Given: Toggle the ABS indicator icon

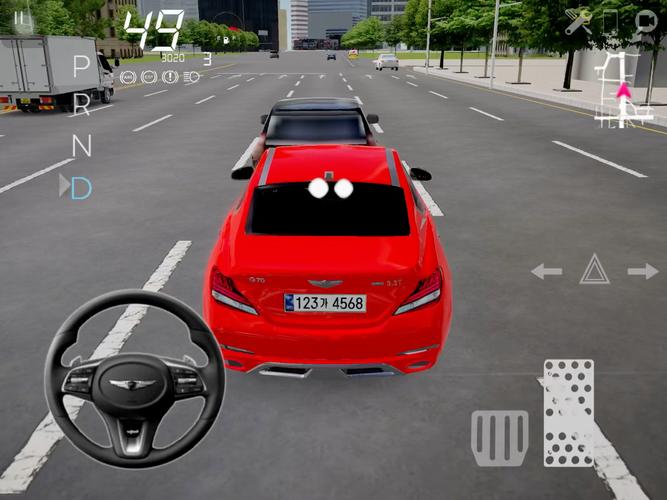Looking at the screenshot, I should (x=128, y=77).
